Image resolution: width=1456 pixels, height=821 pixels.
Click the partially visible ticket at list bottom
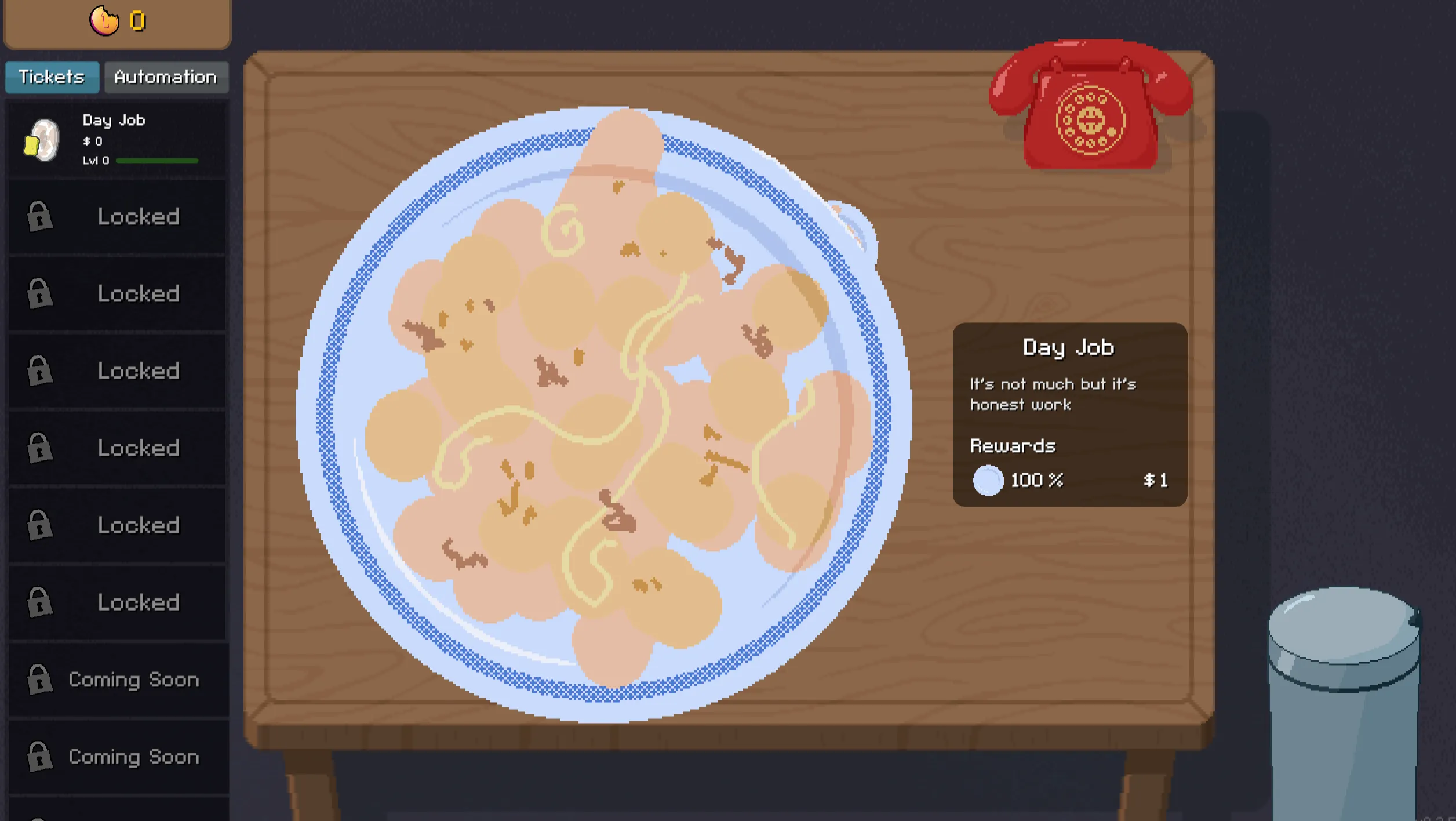(x=116, y=812)
